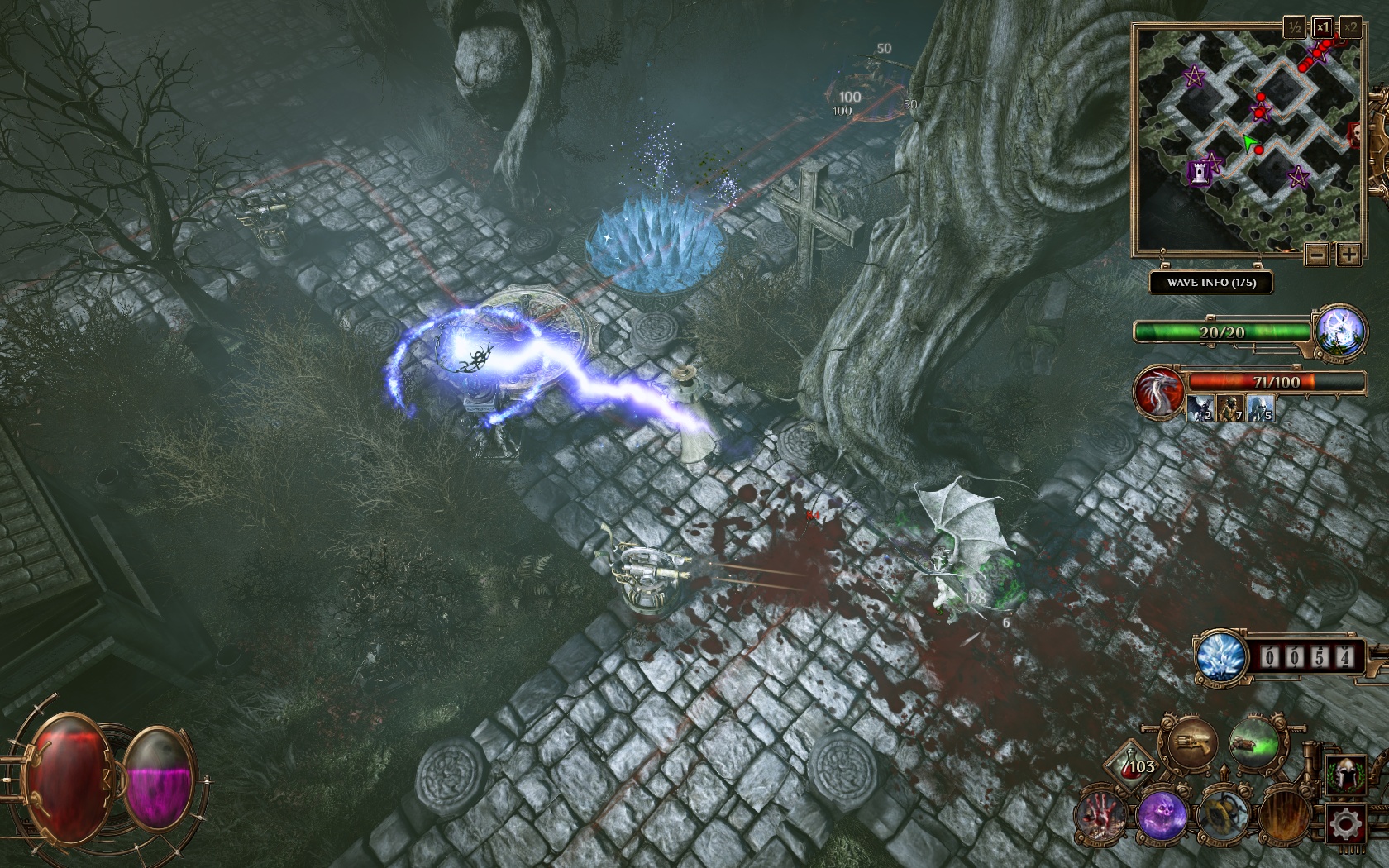The image size is (1389, 868).
Task: Click the ice crystal essence icon
Action: click(1220, 657)
